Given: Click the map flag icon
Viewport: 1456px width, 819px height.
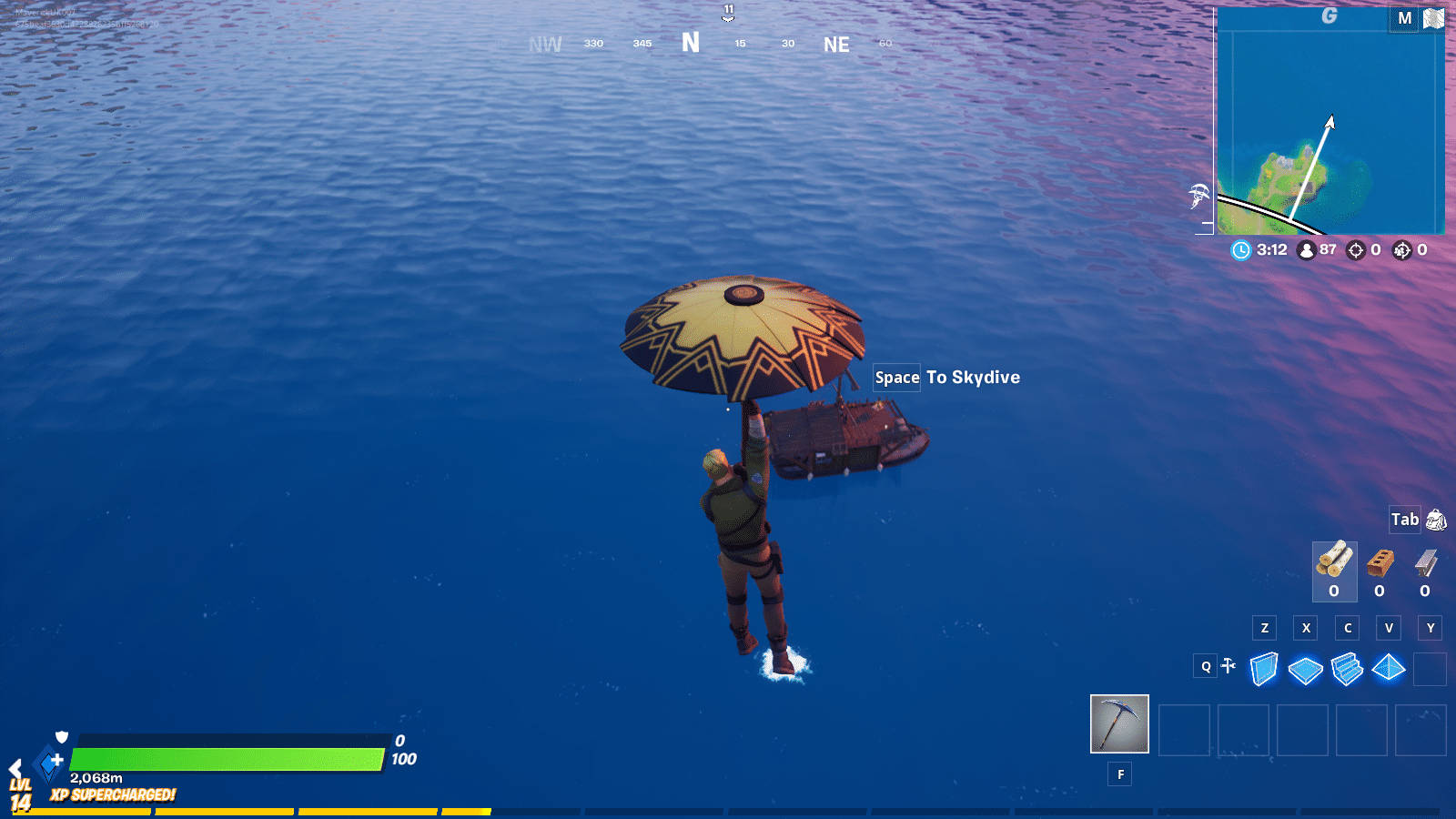Looking at the screenshot, I should 1433,19.
